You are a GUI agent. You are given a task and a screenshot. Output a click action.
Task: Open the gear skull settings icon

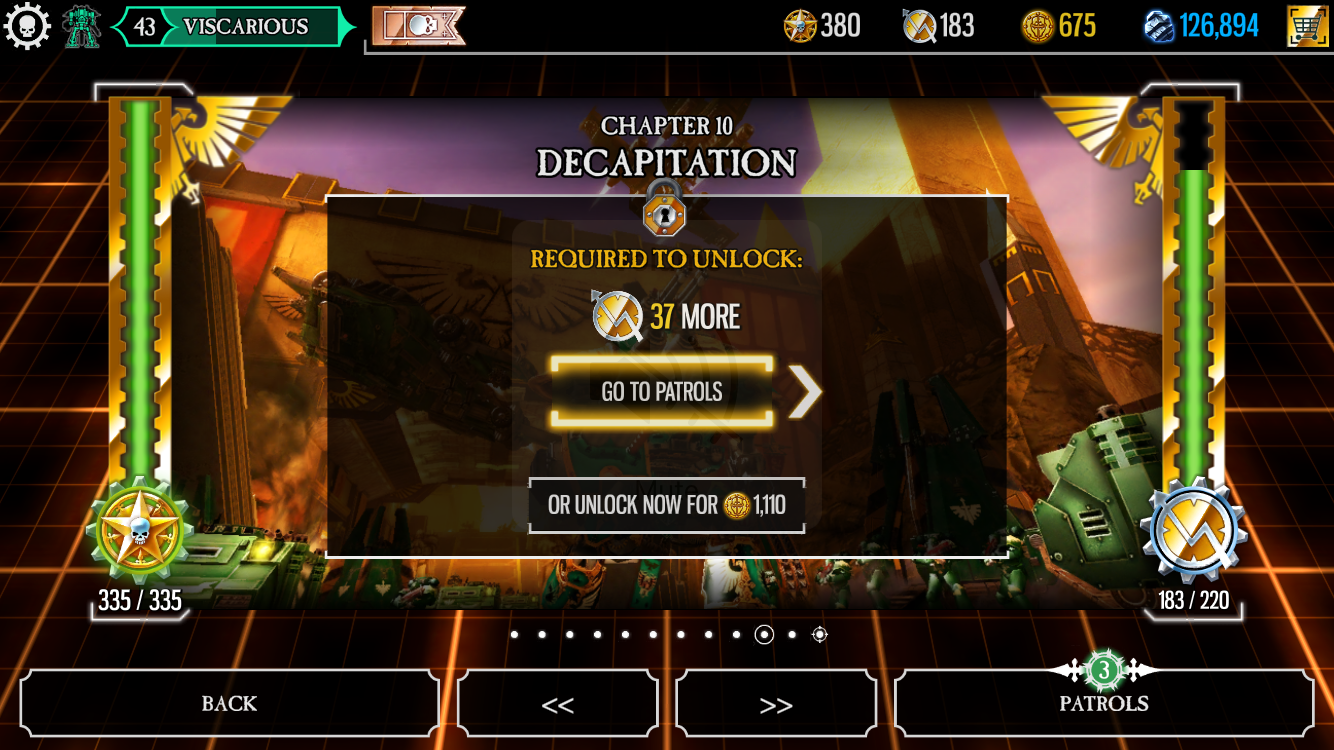(27, 26)
